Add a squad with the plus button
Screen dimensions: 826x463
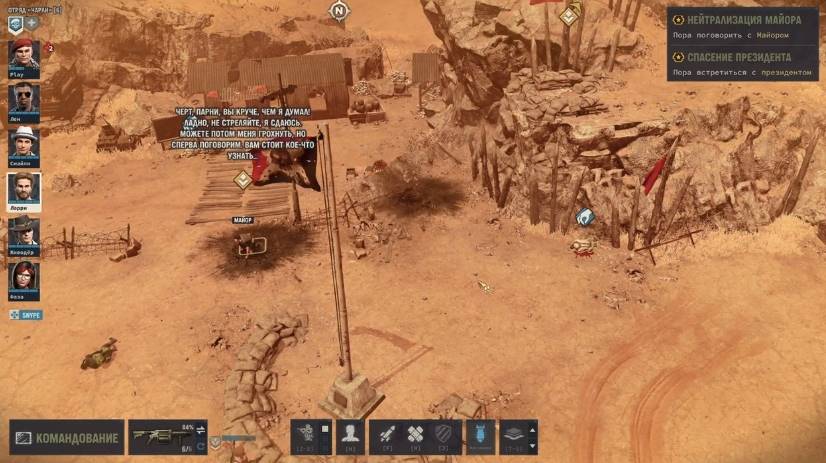[x=32, y=22]
